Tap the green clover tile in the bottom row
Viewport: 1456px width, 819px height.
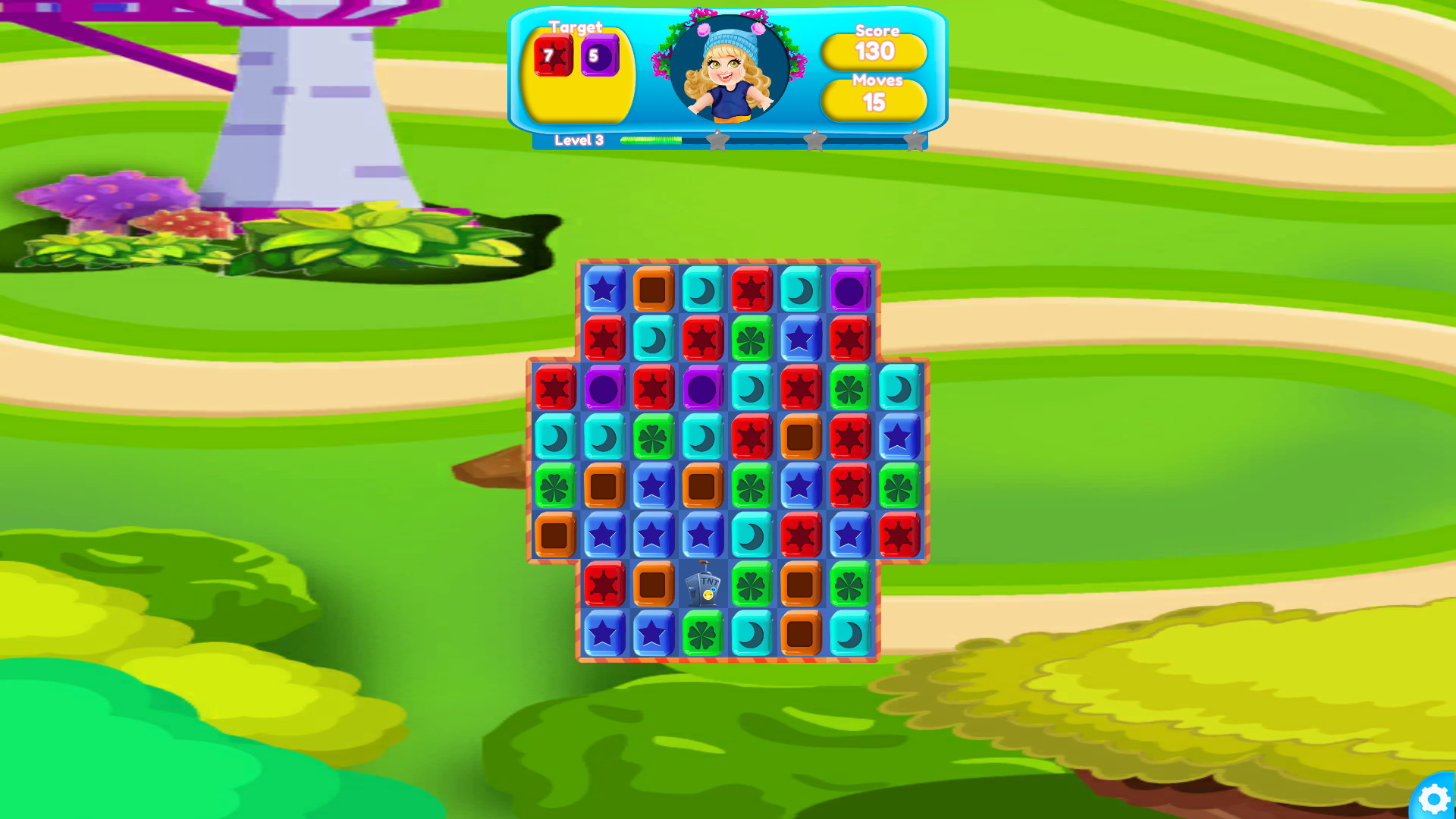click(x=704, y=634)
